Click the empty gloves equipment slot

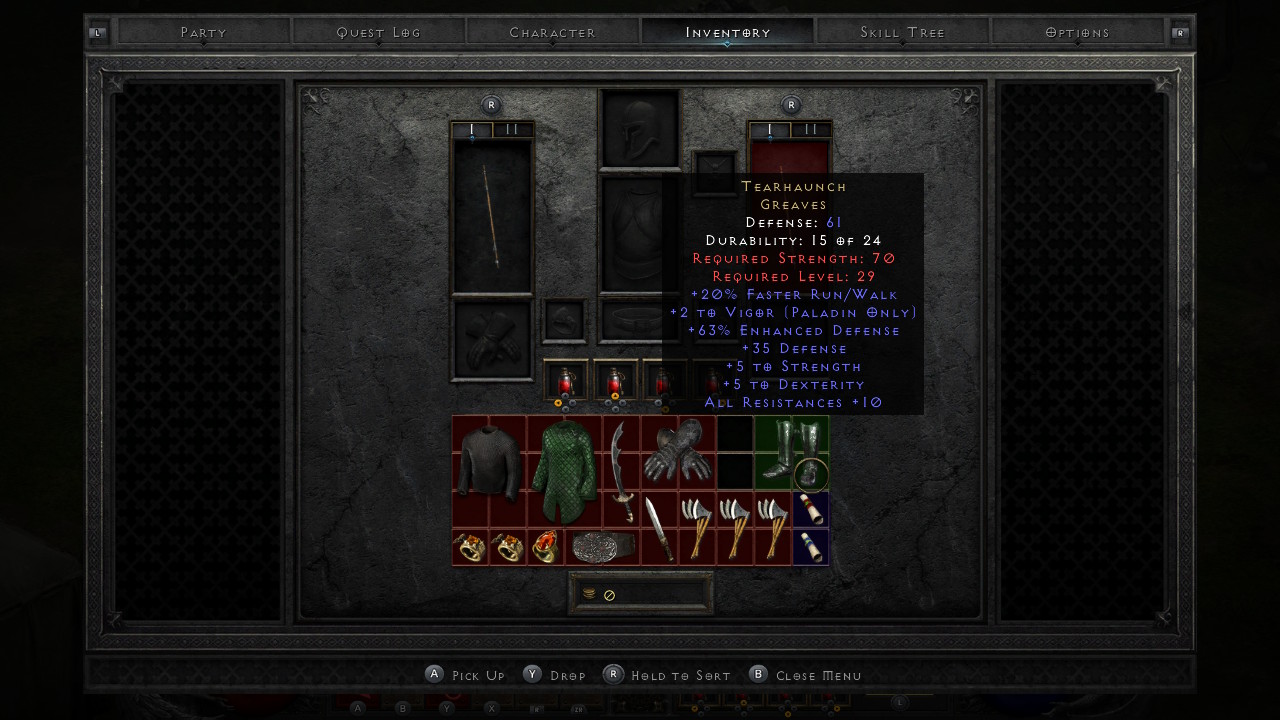pos(492,340)
